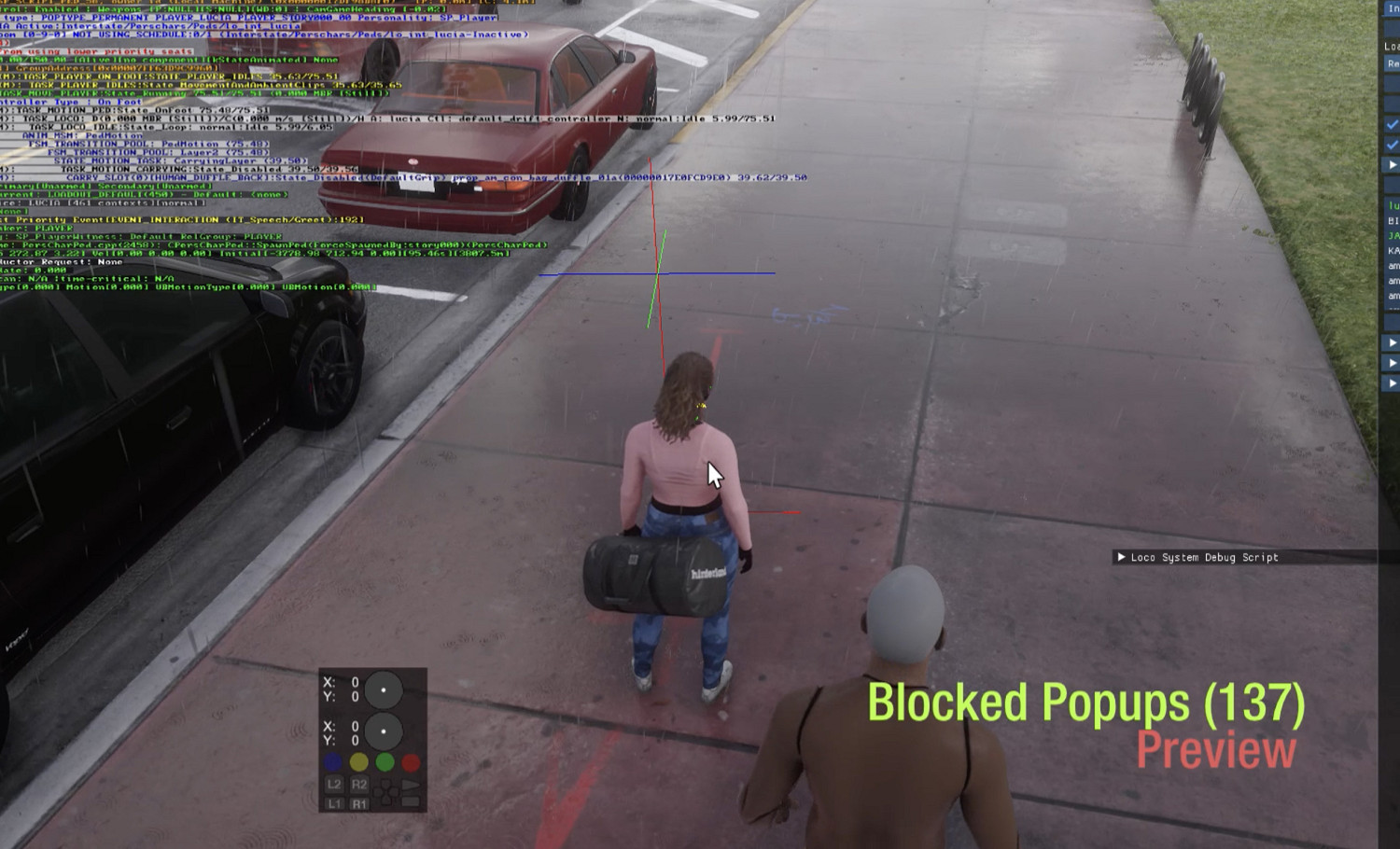Toggle the second blue checkmark in the sidebar

coord(1391,145)
